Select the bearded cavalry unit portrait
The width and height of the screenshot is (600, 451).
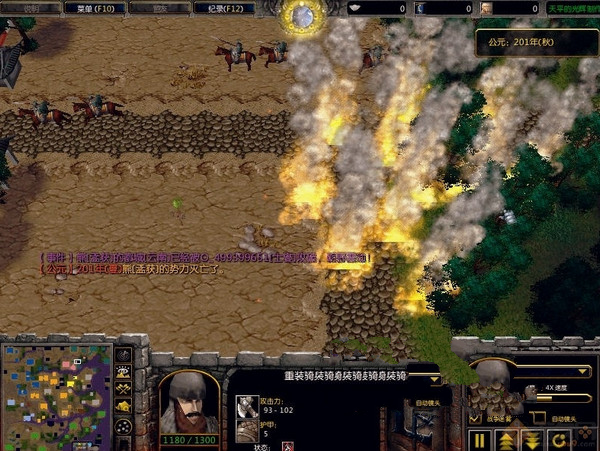[x=187, y=400]
